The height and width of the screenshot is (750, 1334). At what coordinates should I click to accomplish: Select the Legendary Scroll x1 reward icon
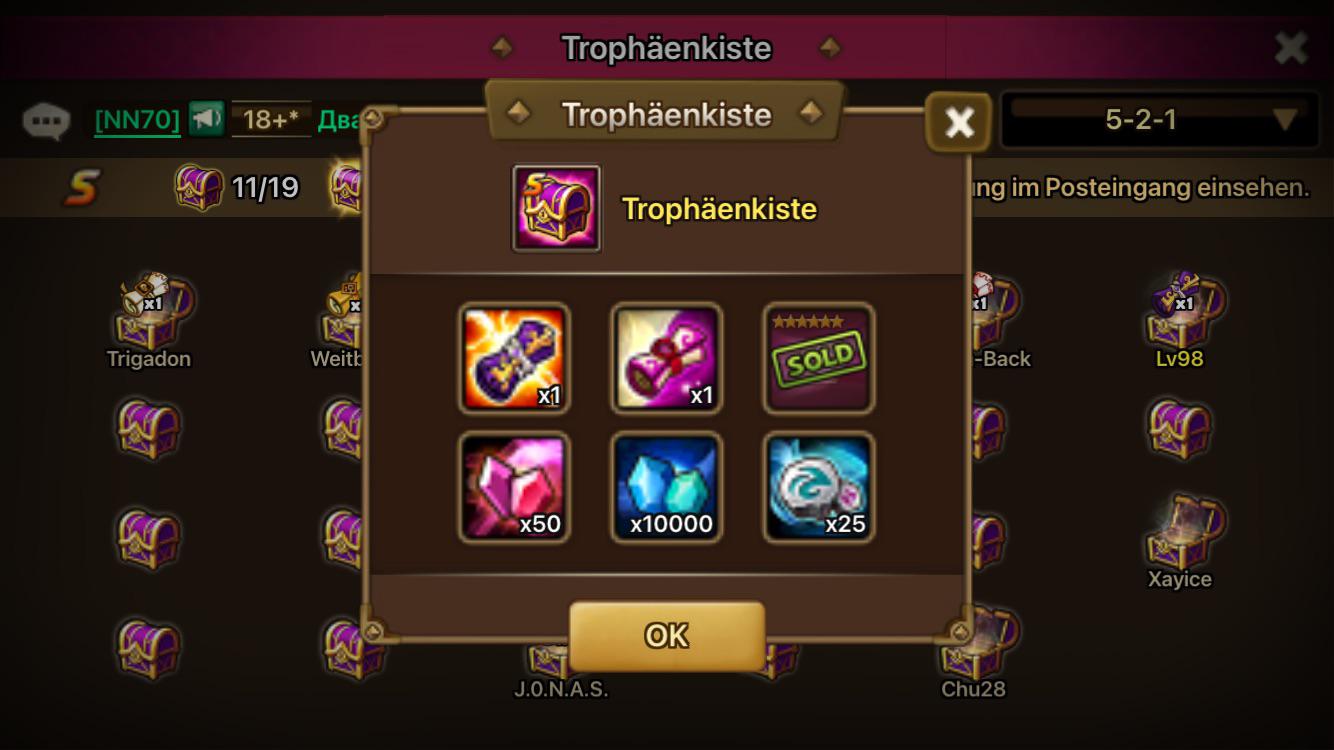515,358
